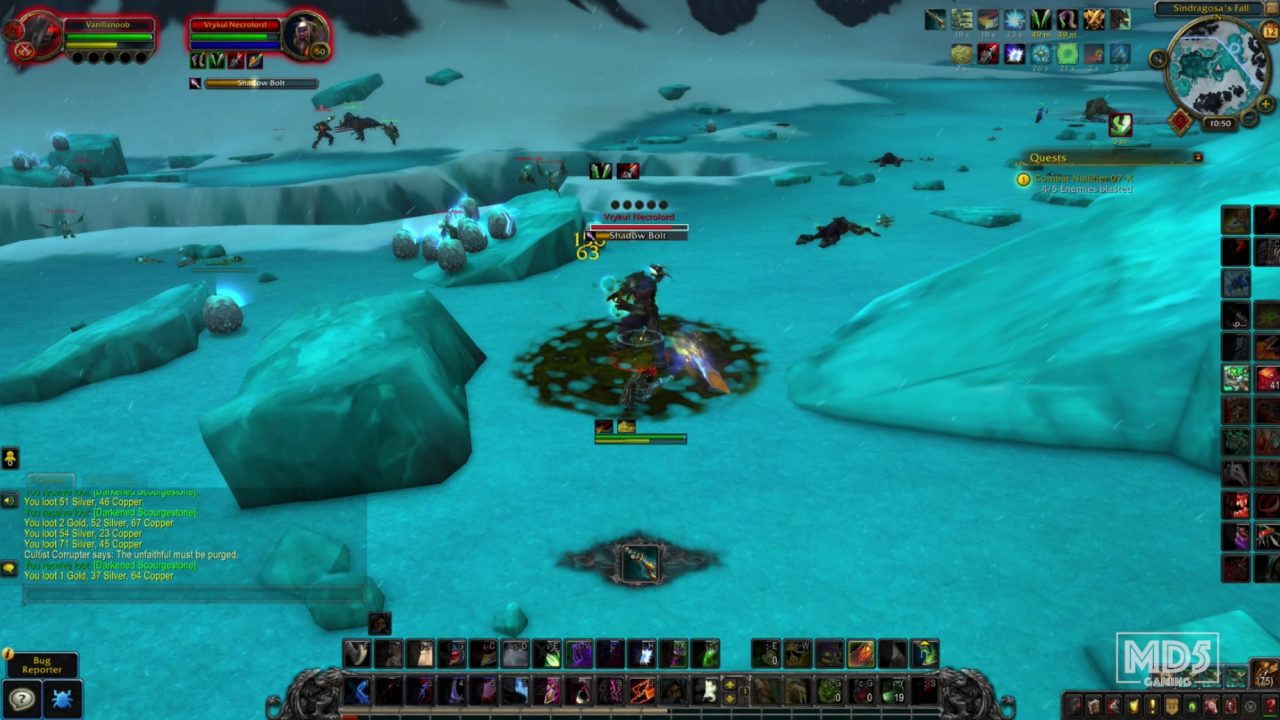This screenshot has height=720, width=1280.
Task: Toggle the minimap tracking magnifier button
Action: pos(1158,59)
